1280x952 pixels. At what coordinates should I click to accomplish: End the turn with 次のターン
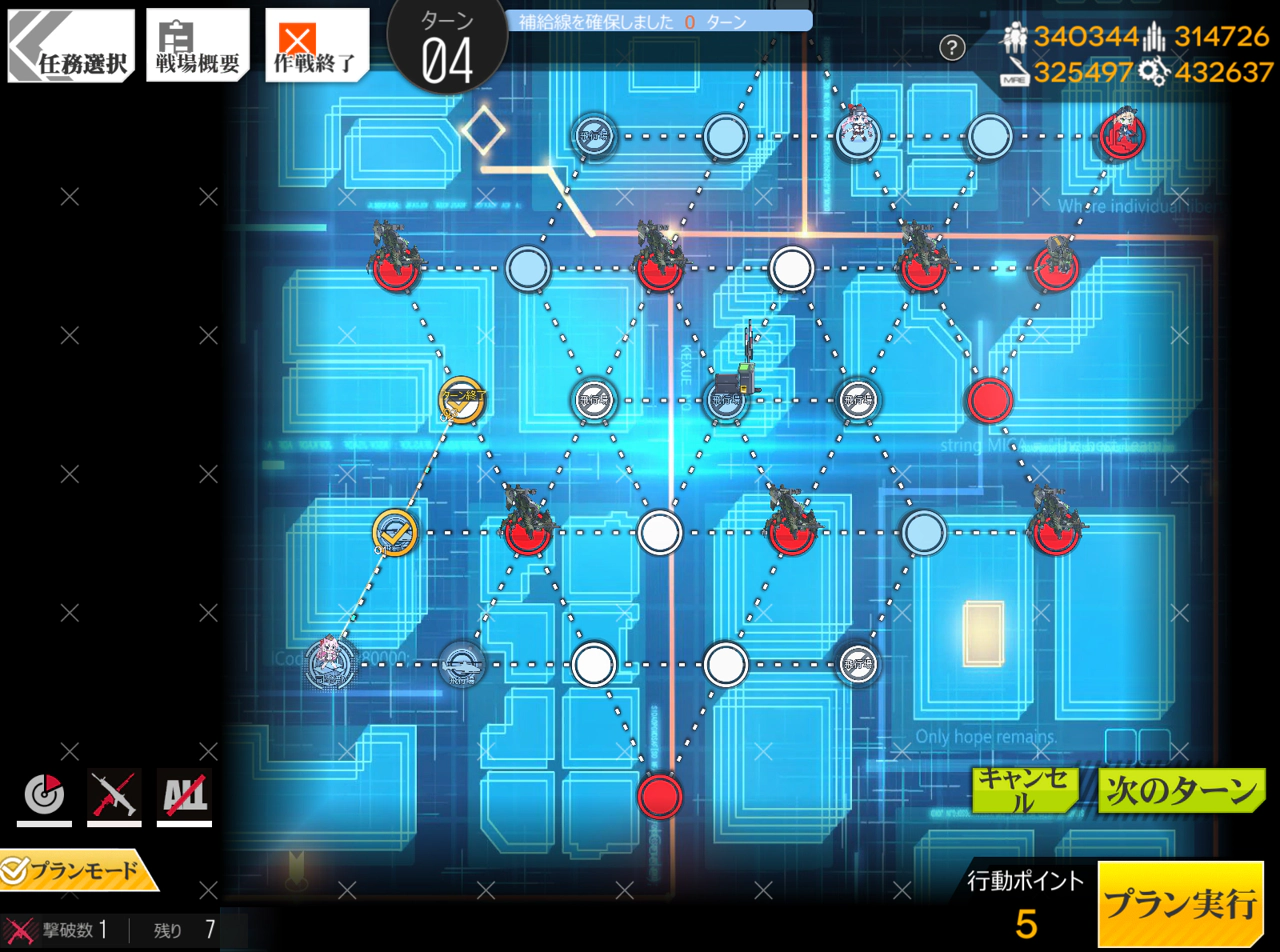point(1181,790)
